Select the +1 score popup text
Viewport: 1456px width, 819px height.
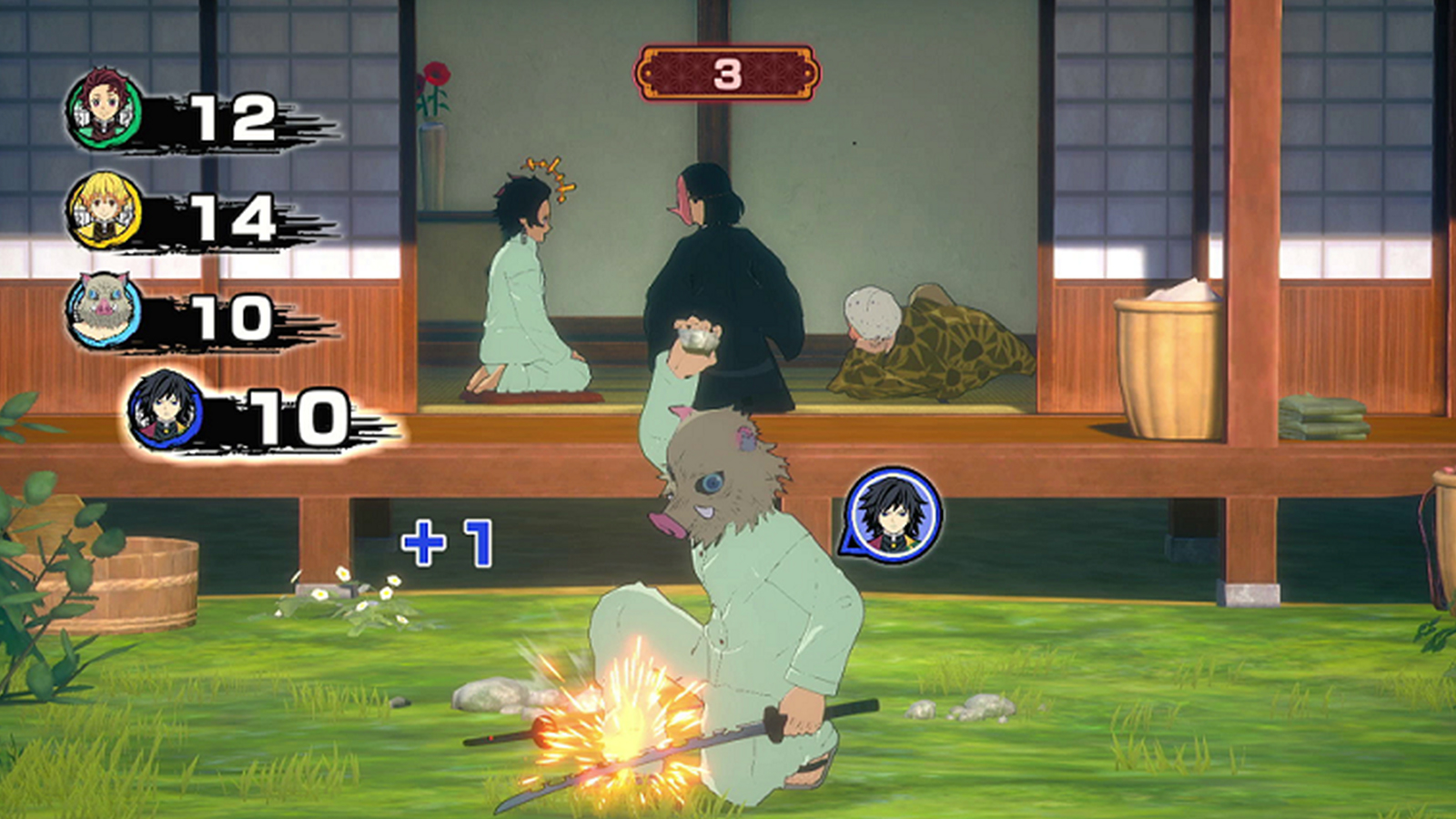click(446, 543)
